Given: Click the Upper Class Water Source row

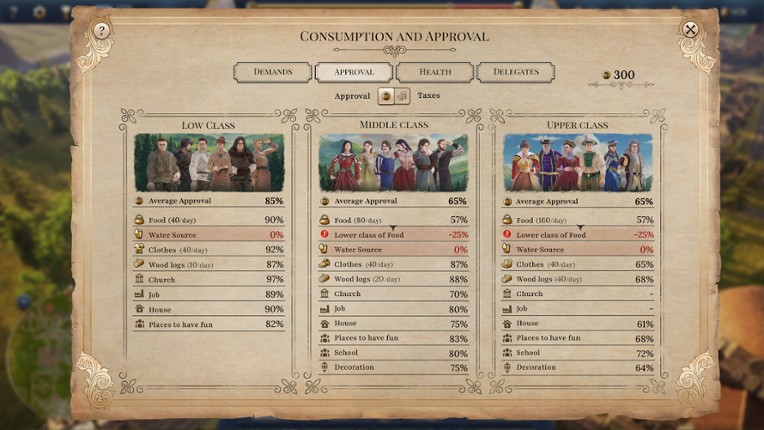Looking at the screenshot, I should [578, 250].
